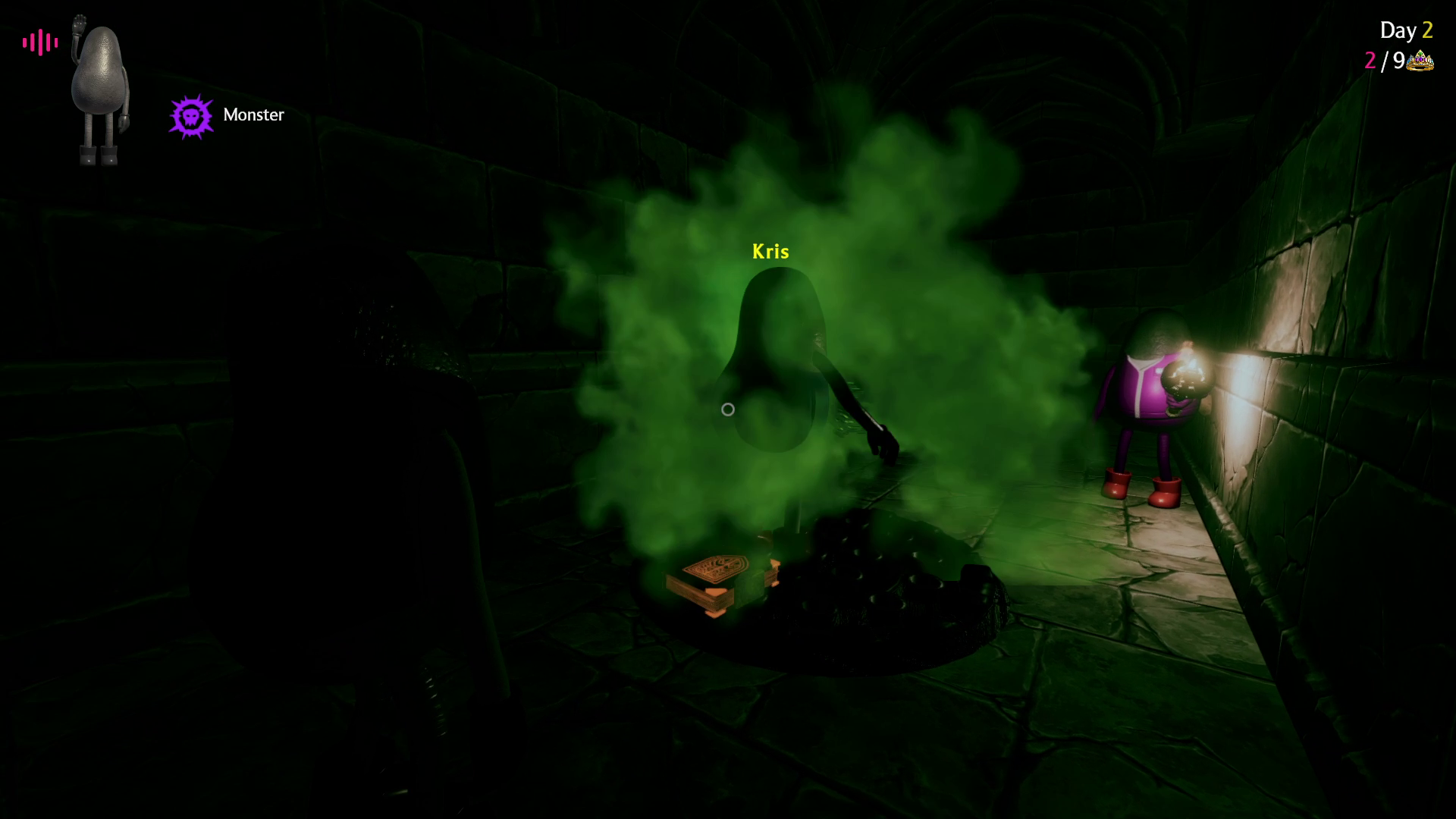The height and width of the screenshot is (819, 1456).
Task: Click the Kris player name label
Action: pos(770,251)
